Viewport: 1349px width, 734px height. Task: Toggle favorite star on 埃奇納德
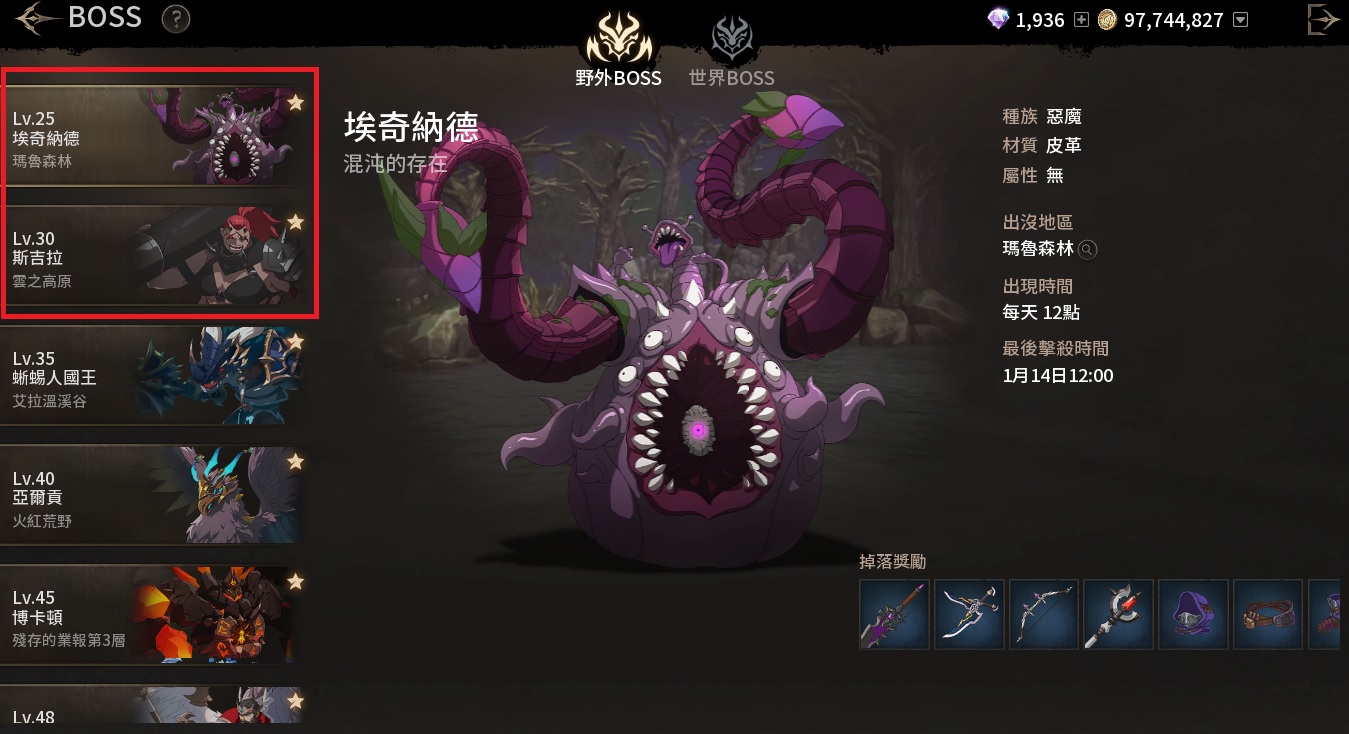click(x=295, y=102)
